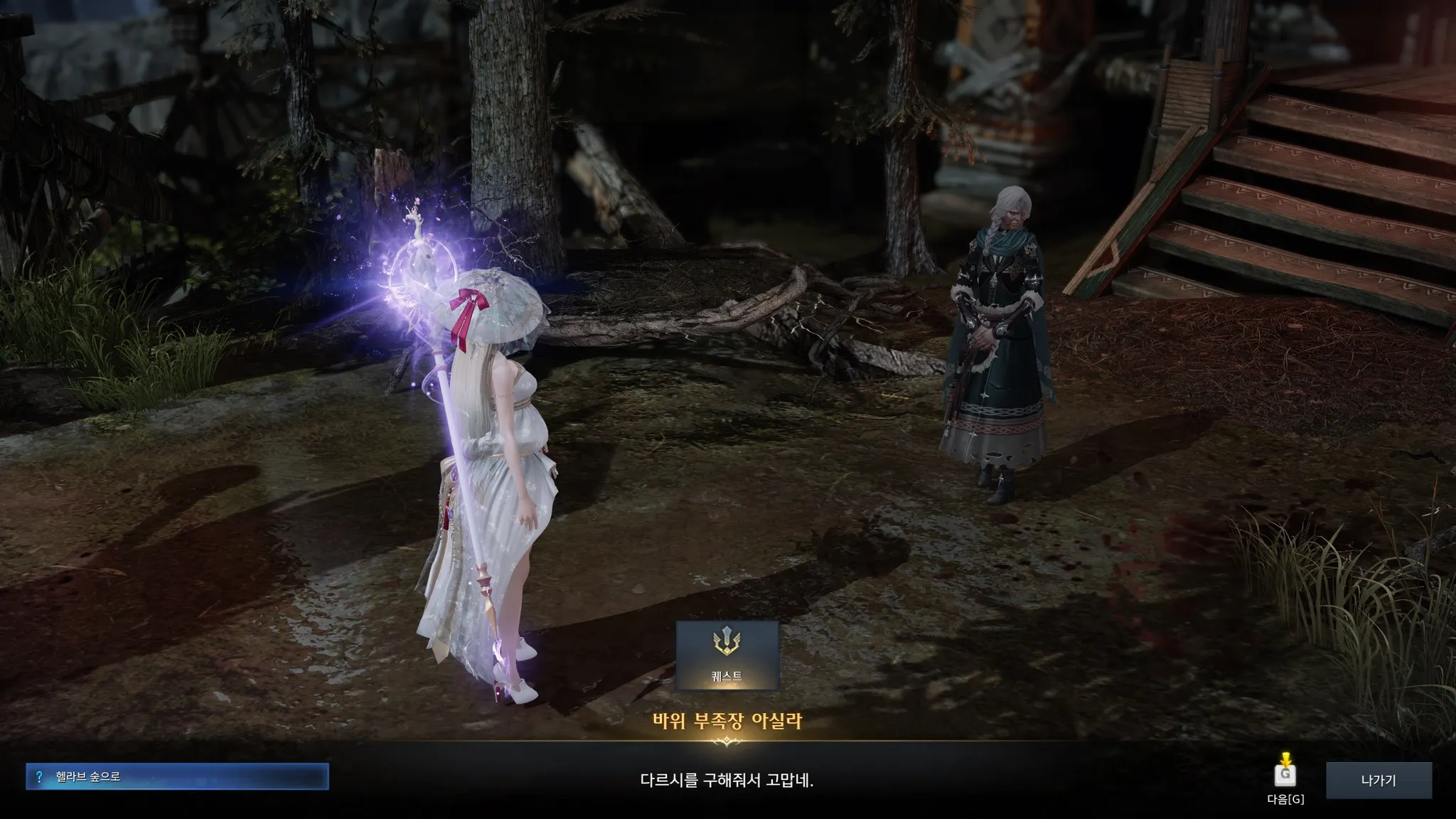The height and width of the screenshot is (819, 1456).
Task: Select the 퀘스트 quest option
Action: [x=727, y=655]
